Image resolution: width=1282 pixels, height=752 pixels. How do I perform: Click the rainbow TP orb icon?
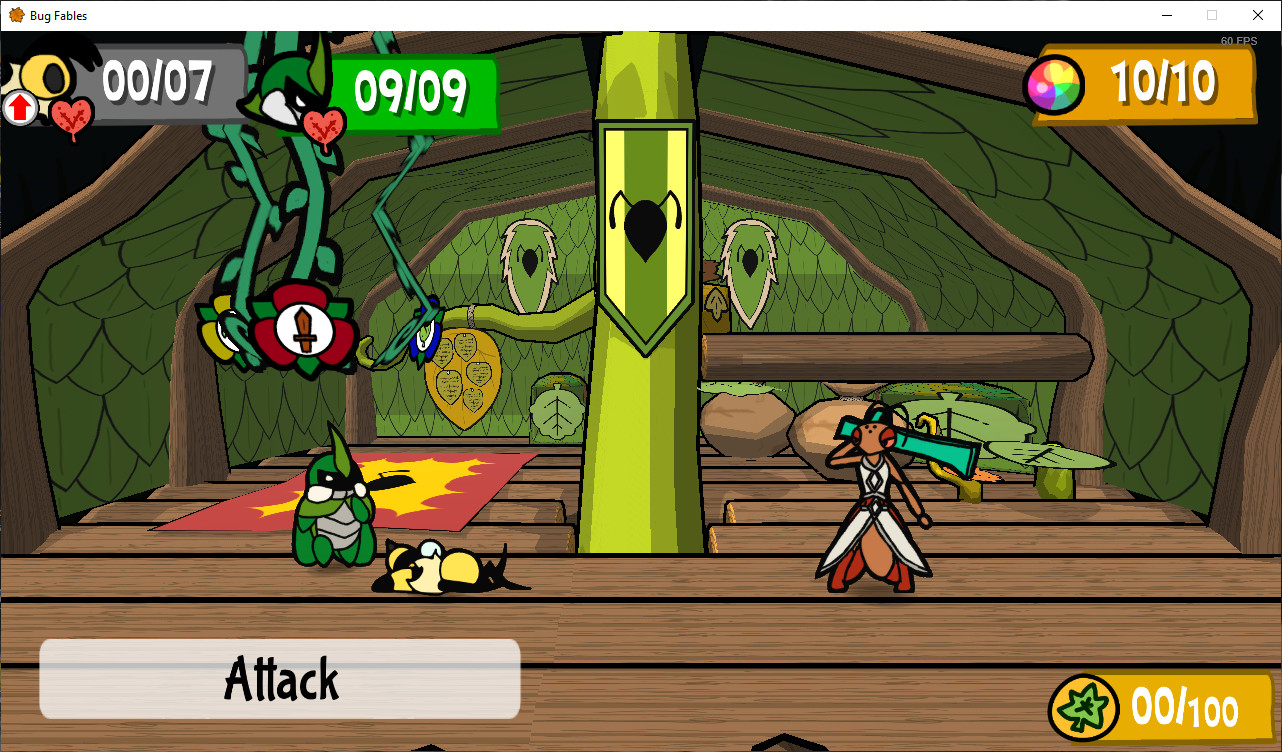tap(1055, 86)
